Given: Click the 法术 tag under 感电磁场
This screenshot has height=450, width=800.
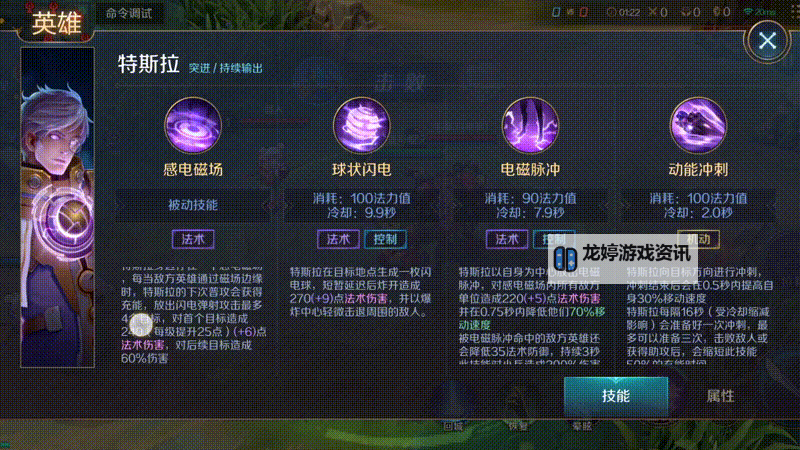Looking at the screenshot, I should click(193, 239).
